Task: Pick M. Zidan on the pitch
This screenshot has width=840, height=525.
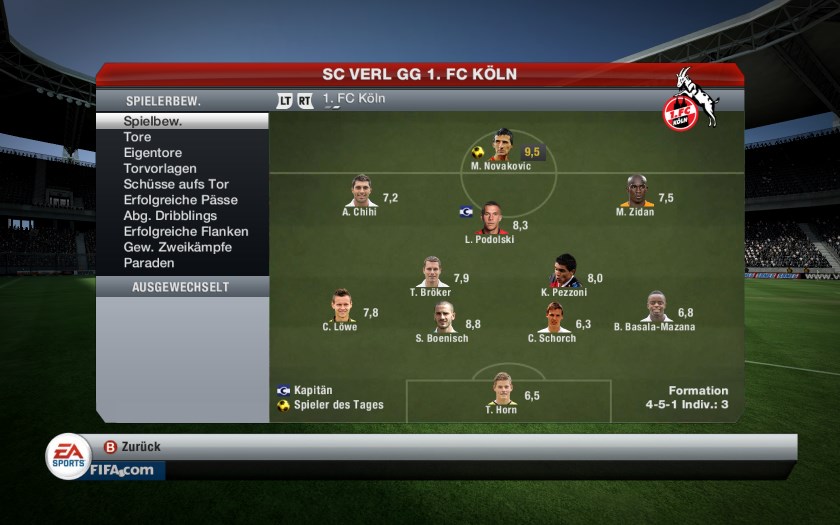Action: (636, 192)
